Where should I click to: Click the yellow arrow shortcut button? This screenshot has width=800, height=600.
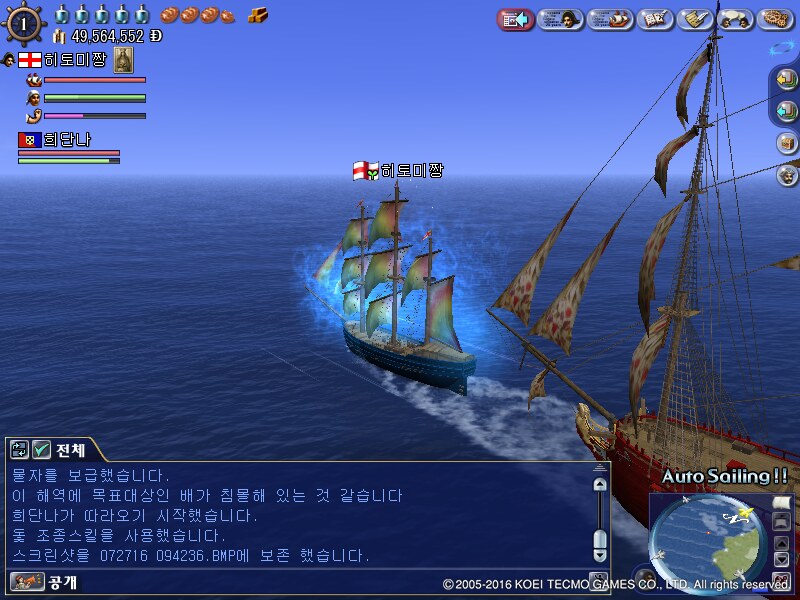(786, 80)
